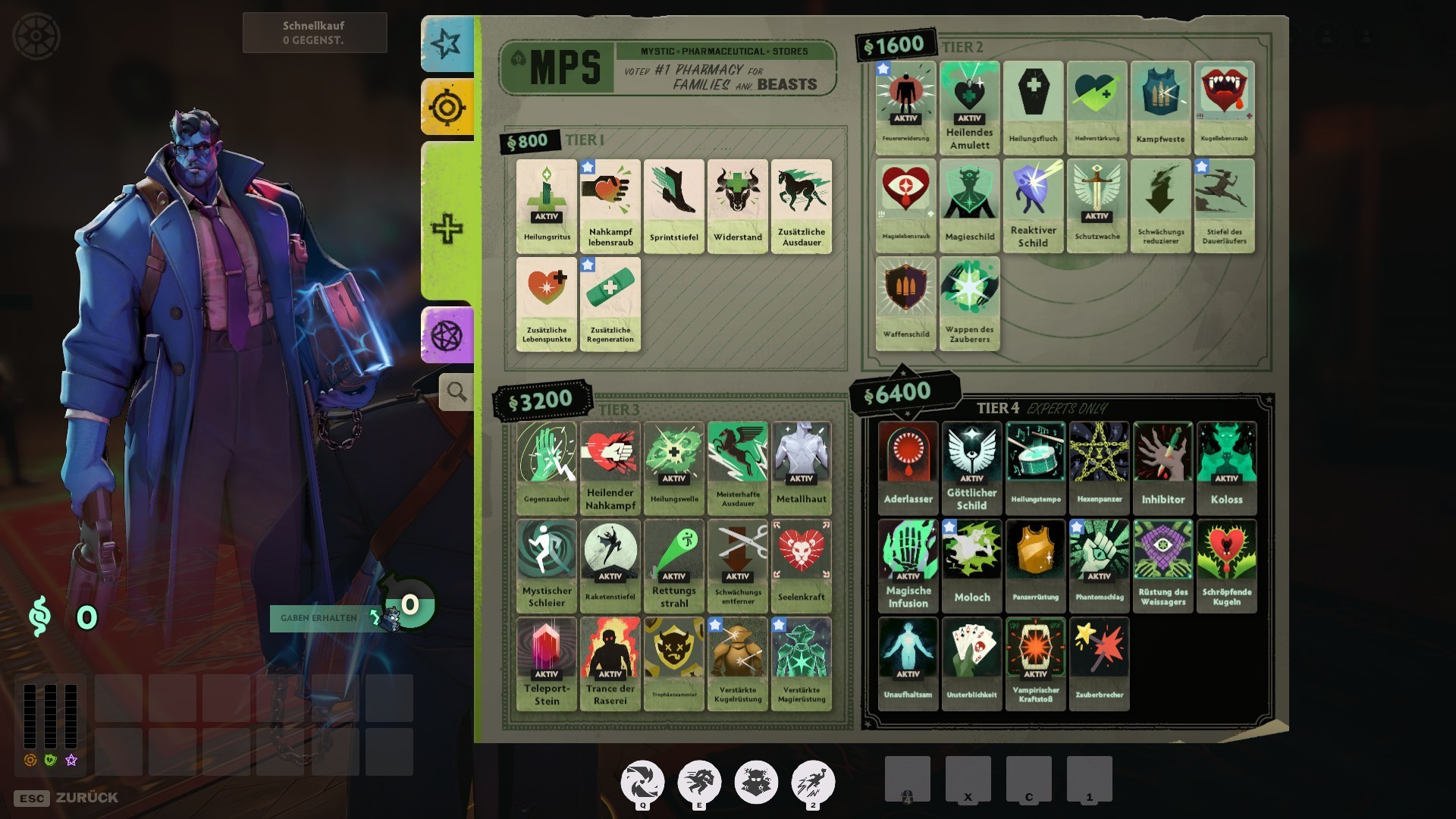Select the Teleport-Stein item
Image resolution: width=1456 pixels, height=819 pixels.
[x=547, y=664]
